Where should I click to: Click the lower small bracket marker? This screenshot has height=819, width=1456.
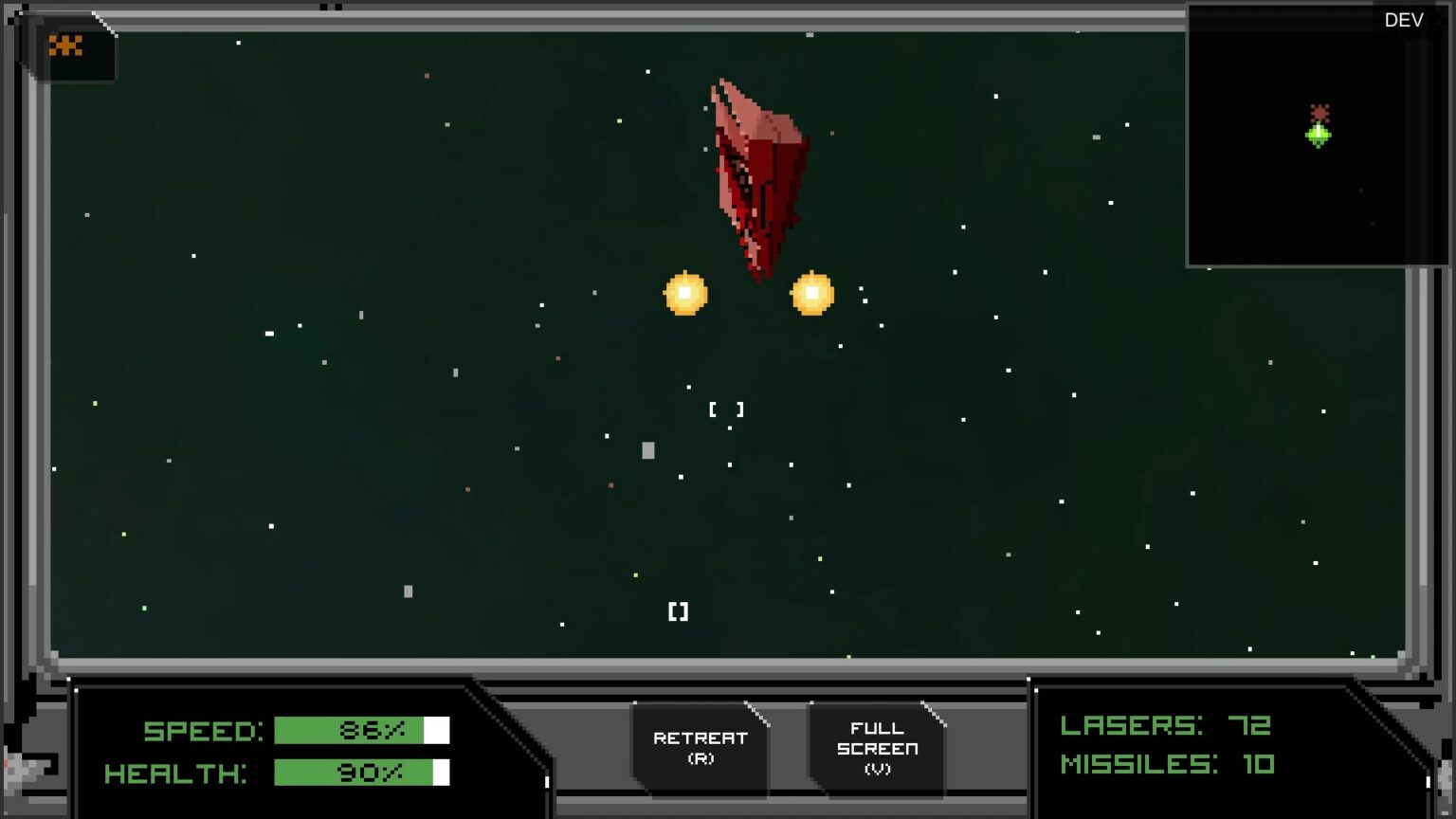click(x=677, y=610)
